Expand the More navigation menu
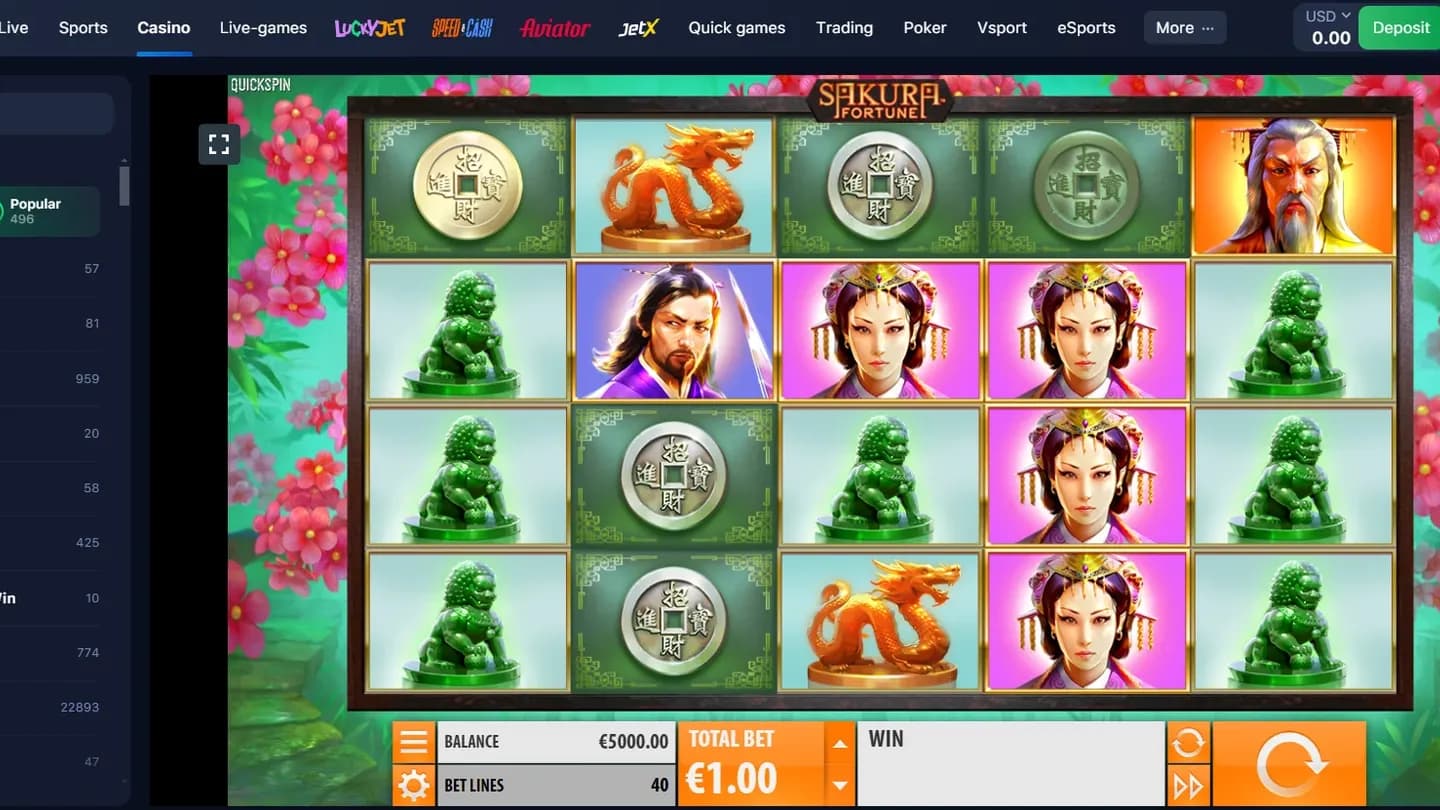The image size is (1440, 810). 1184,28
